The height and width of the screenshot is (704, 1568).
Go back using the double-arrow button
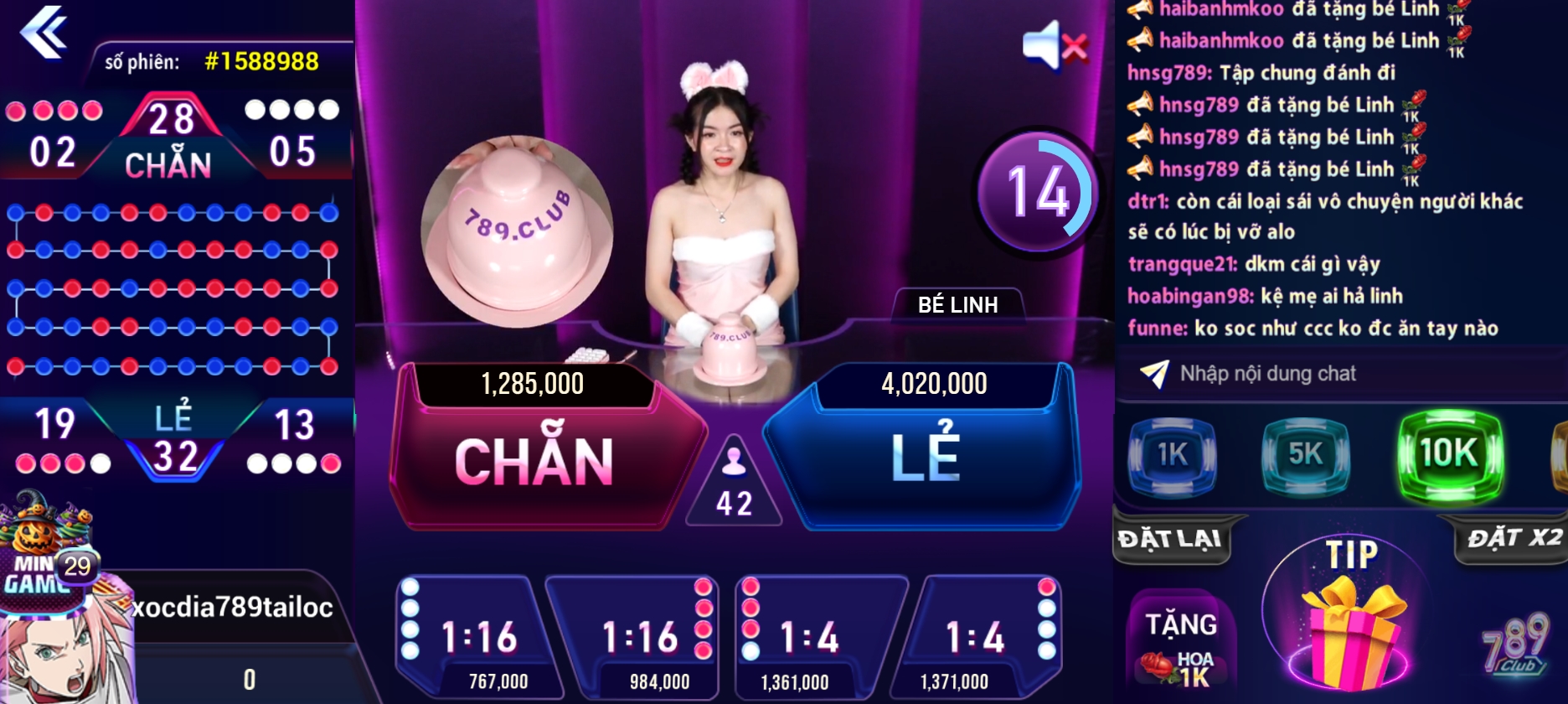(44, 32)
